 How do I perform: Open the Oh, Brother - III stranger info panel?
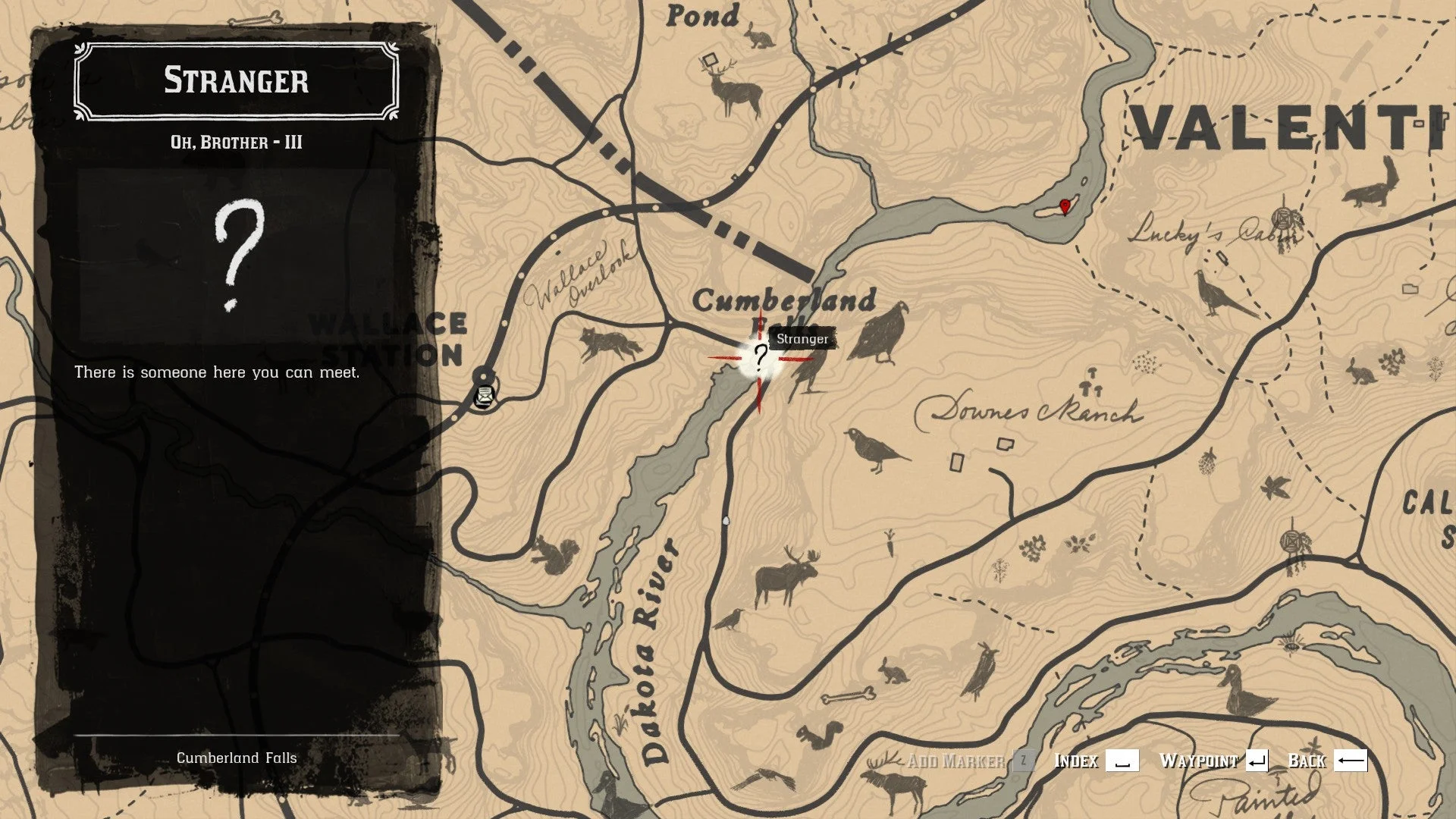coord(237,140)
